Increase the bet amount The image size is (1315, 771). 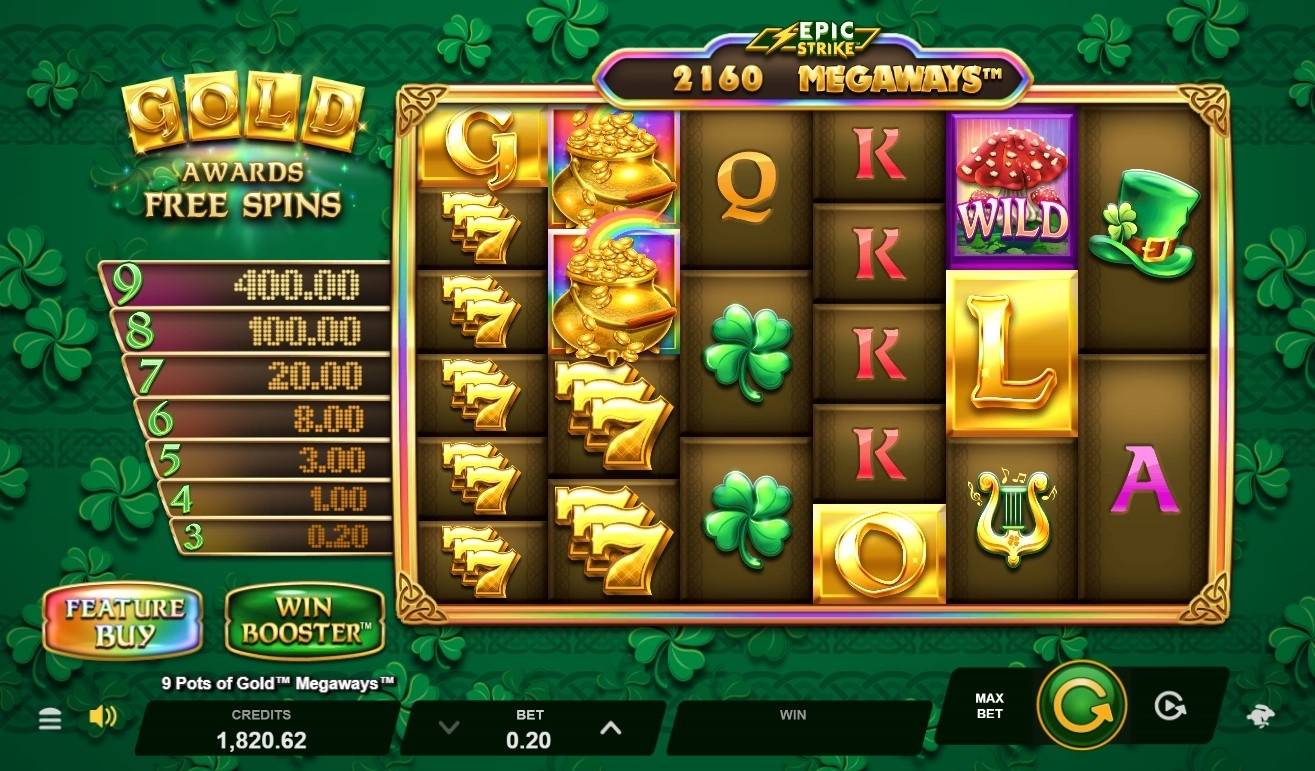coord(610,728)
